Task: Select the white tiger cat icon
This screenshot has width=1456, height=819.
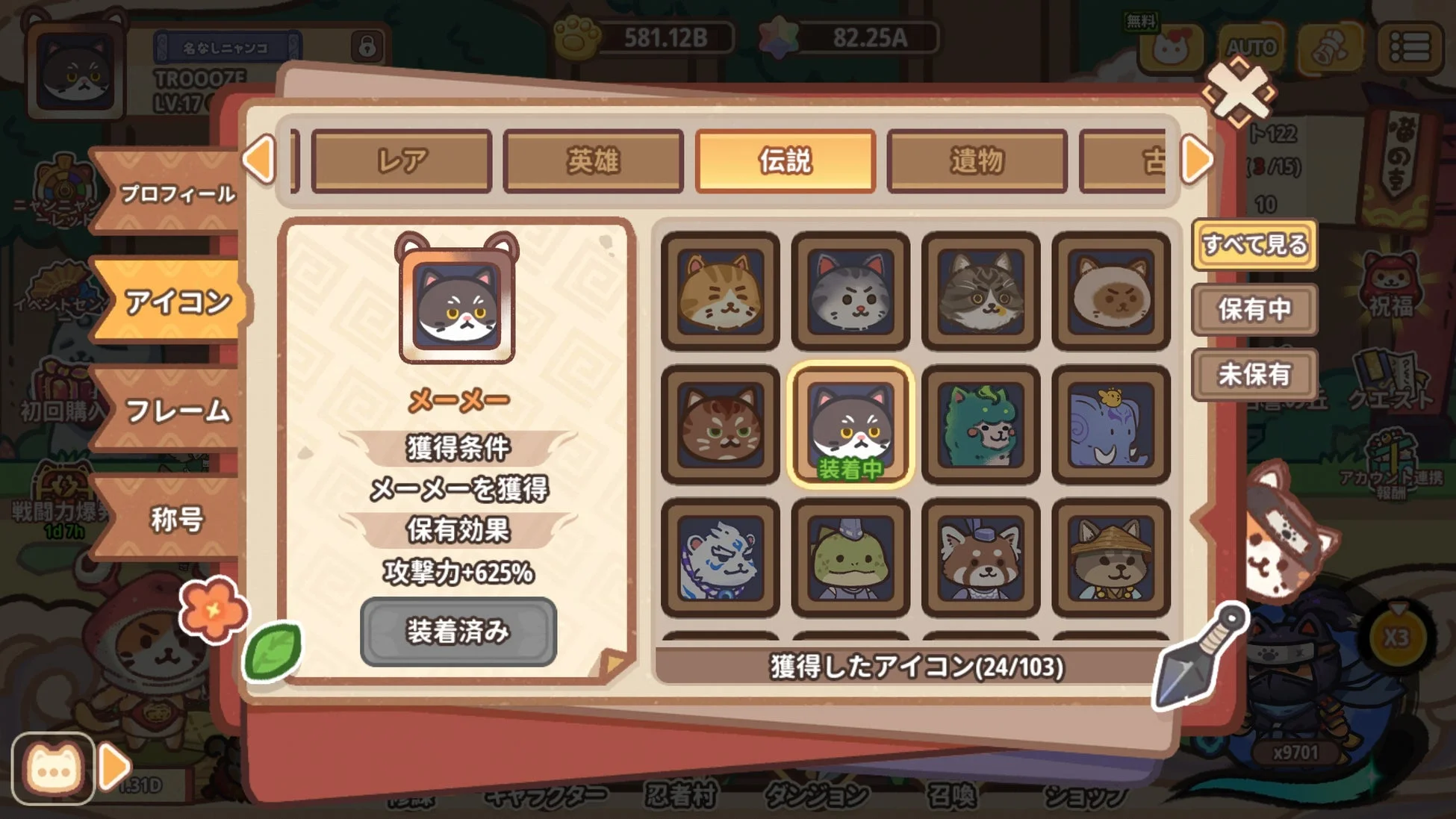Action: (719, 556)
